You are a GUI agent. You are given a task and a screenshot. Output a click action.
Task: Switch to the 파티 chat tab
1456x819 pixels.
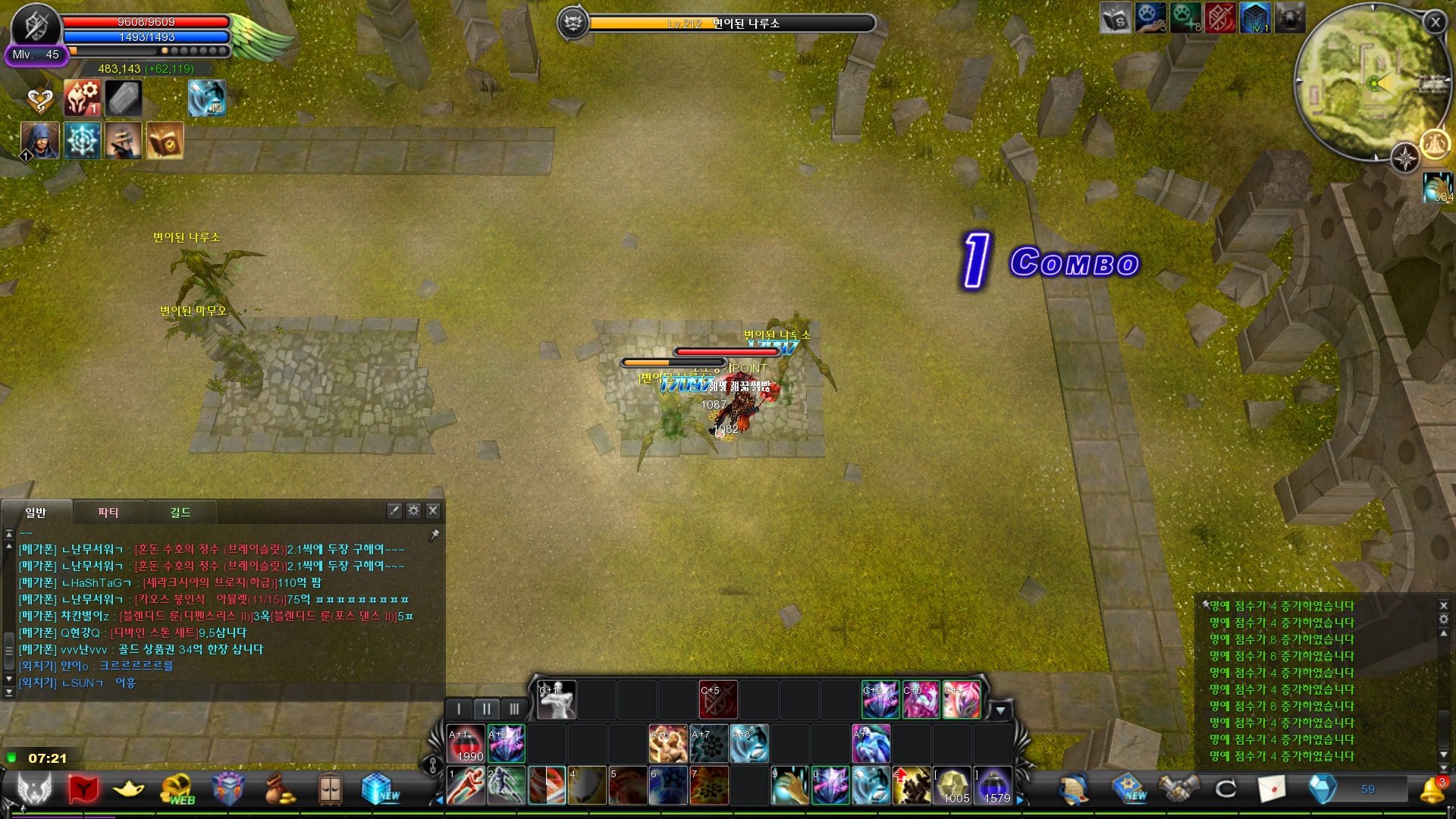click(x=108, y=513)
